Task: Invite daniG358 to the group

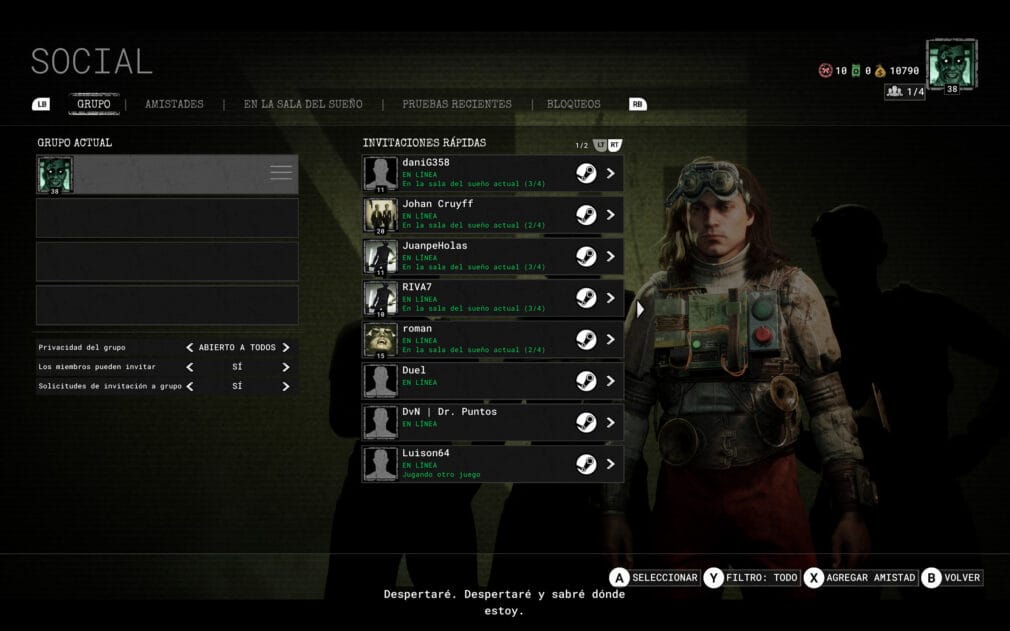Action: (x=492, y=173)
